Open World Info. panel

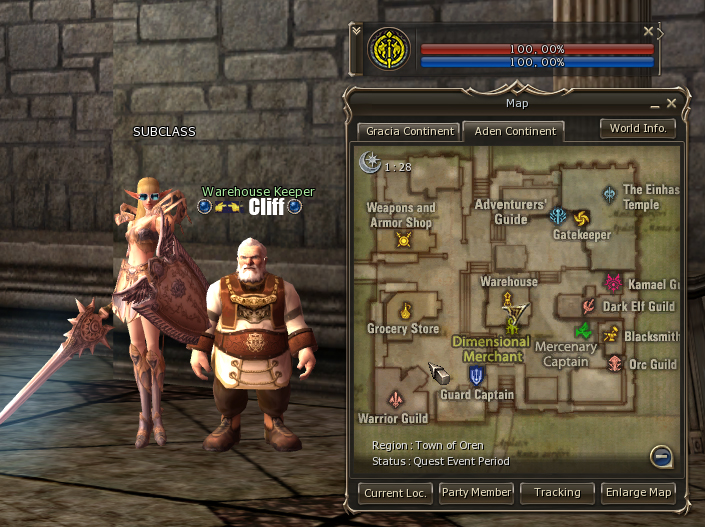coord(638,129)
